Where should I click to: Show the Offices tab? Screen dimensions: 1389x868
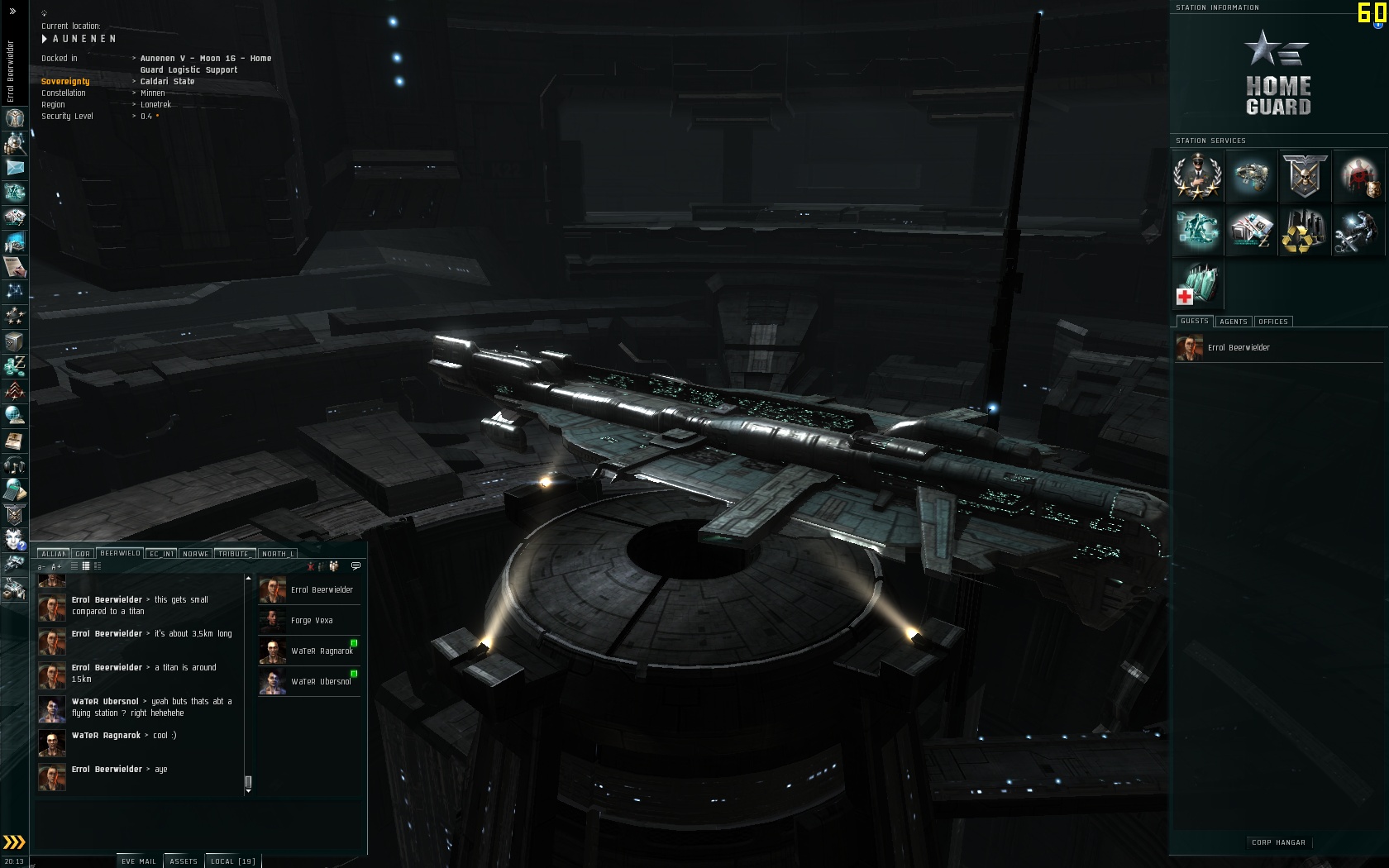[x=1272, y=322]
